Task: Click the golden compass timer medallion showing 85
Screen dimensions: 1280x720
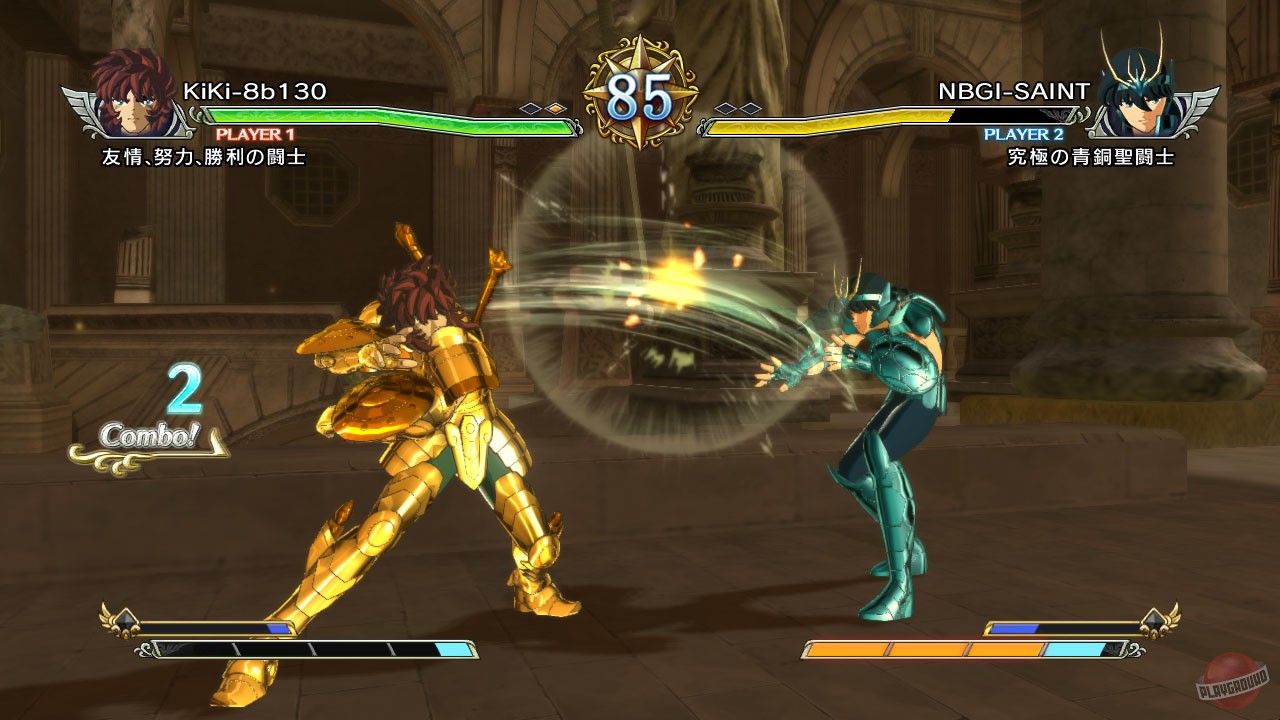Action: (640, 90)
